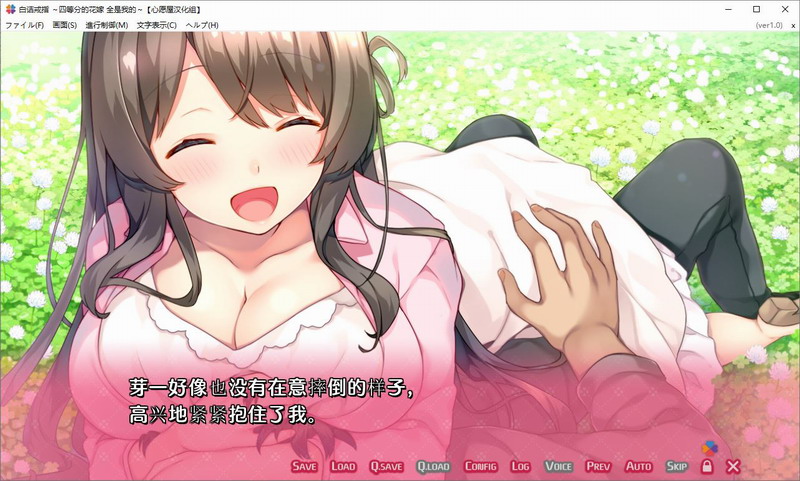Image resolution: width=800 pixels, height=481 pixels.
Task: Show the dialogue Log
Action: 520,466
